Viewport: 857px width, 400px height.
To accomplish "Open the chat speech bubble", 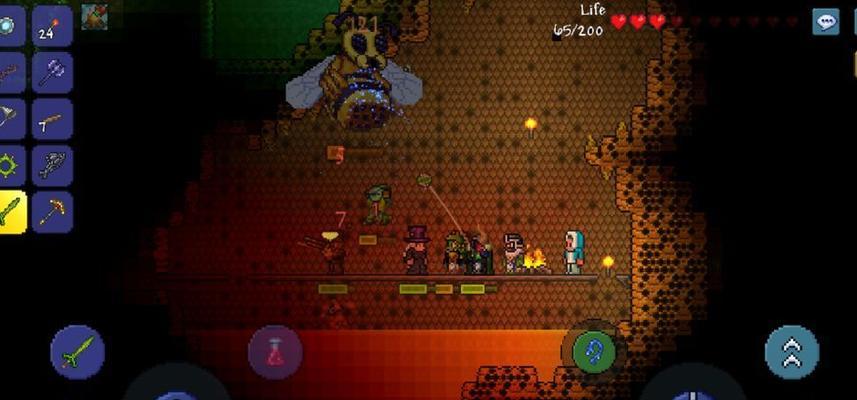I will tap(825, 22).
